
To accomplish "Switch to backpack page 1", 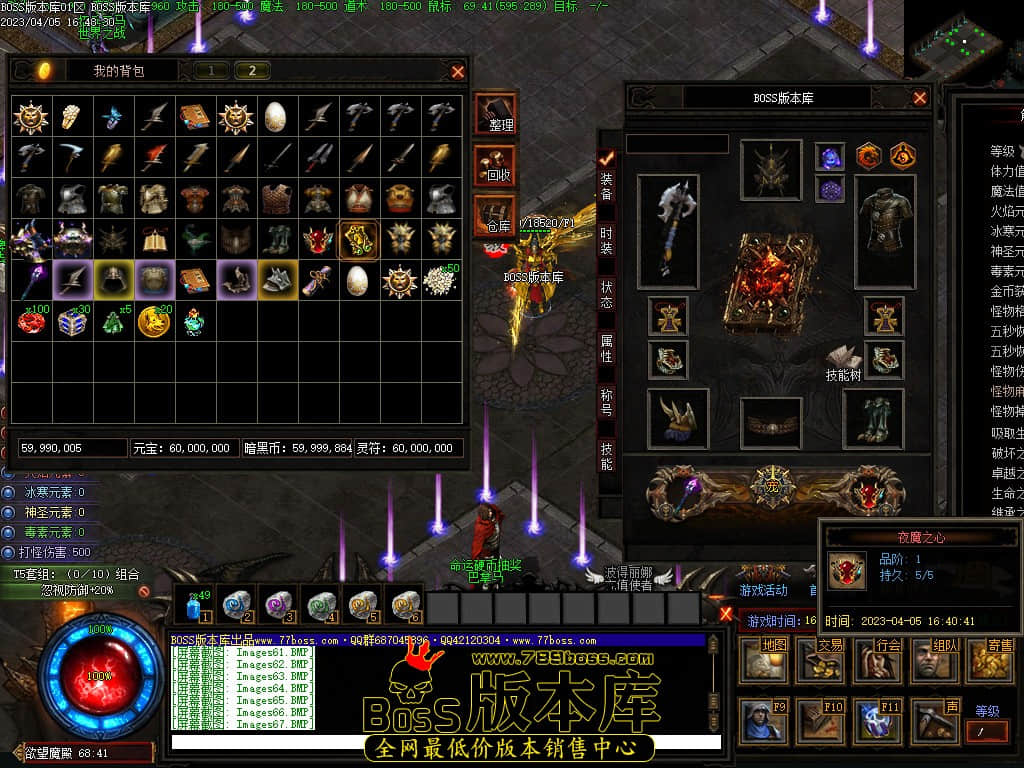I will (x=211, y=70).
